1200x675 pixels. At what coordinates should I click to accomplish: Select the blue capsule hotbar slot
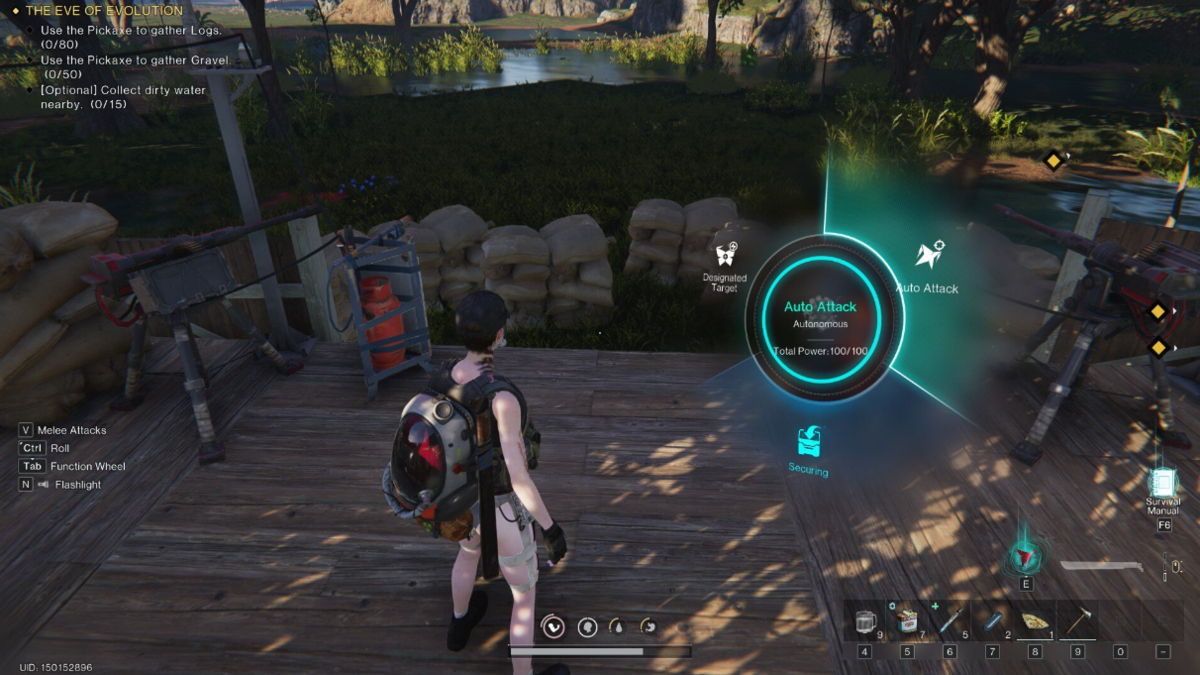click(992, 621)
